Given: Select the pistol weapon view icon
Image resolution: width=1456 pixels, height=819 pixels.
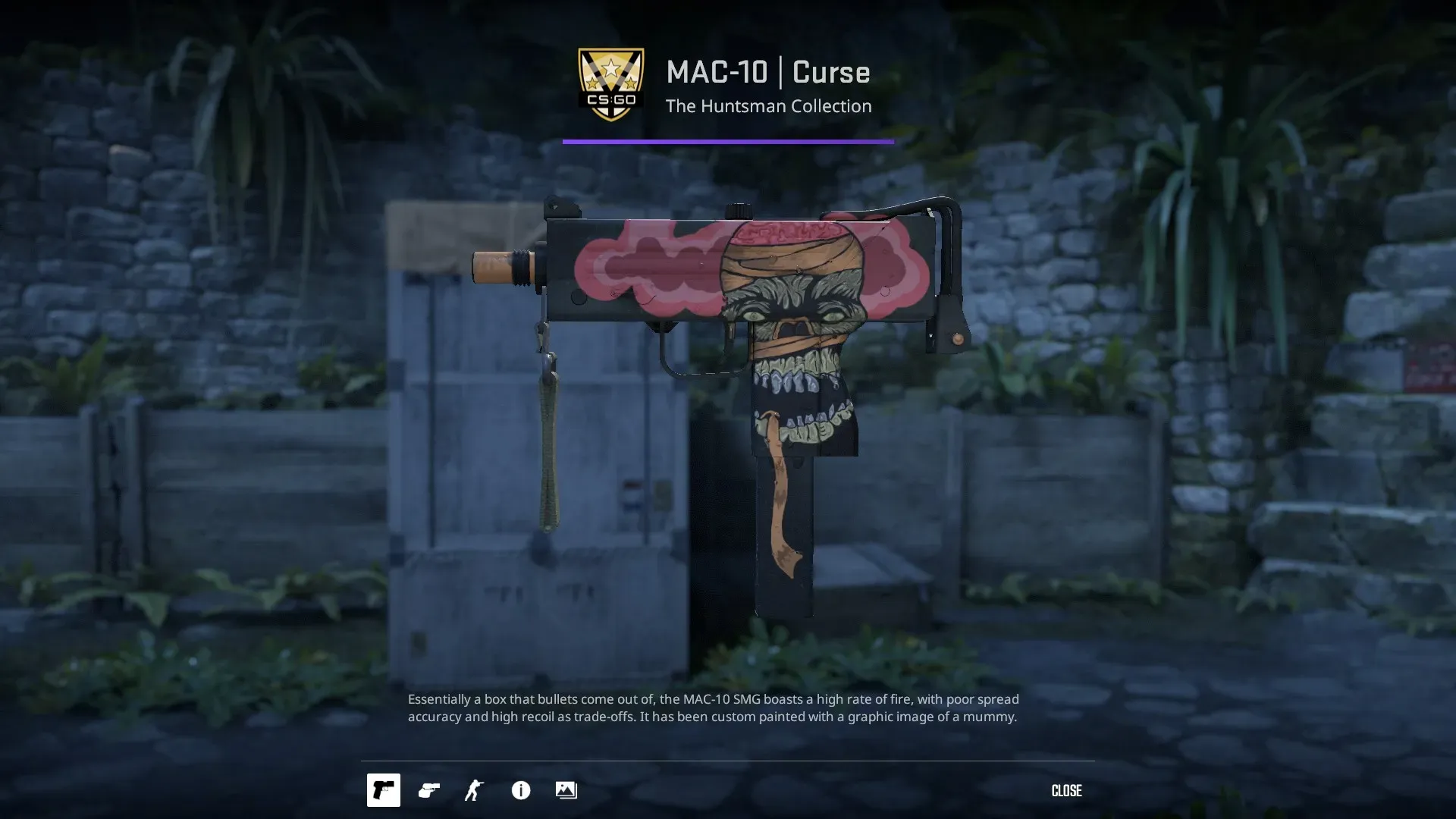Looking at the screenshot, I should (x=383, y=790).
